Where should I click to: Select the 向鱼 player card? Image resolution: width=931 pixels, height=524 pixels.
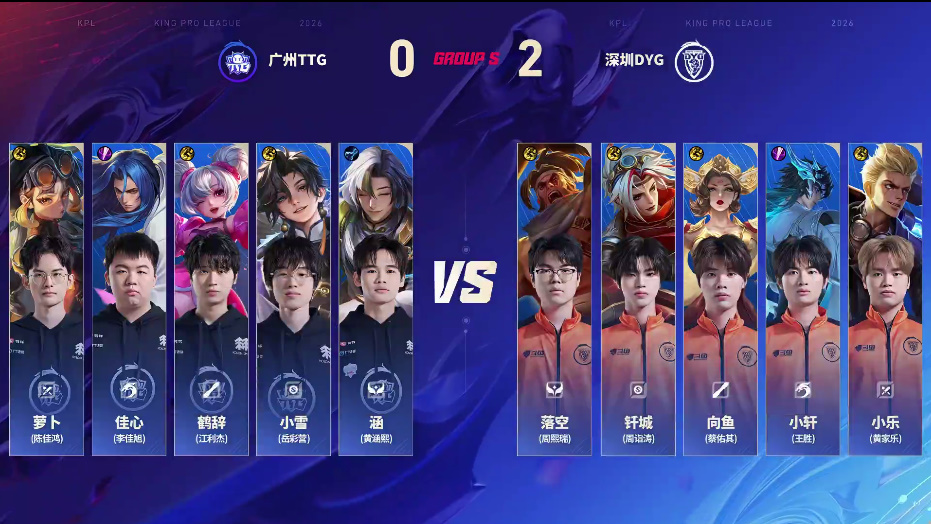point(720,300)
